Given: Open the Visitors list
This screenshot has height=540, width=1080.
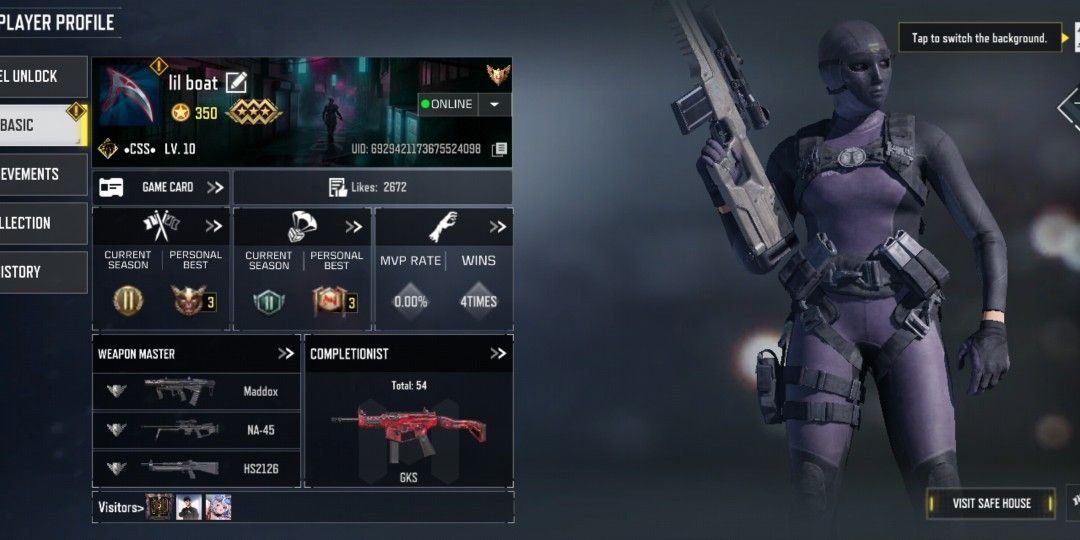Looking at the screenshot, I should point(120,507).
